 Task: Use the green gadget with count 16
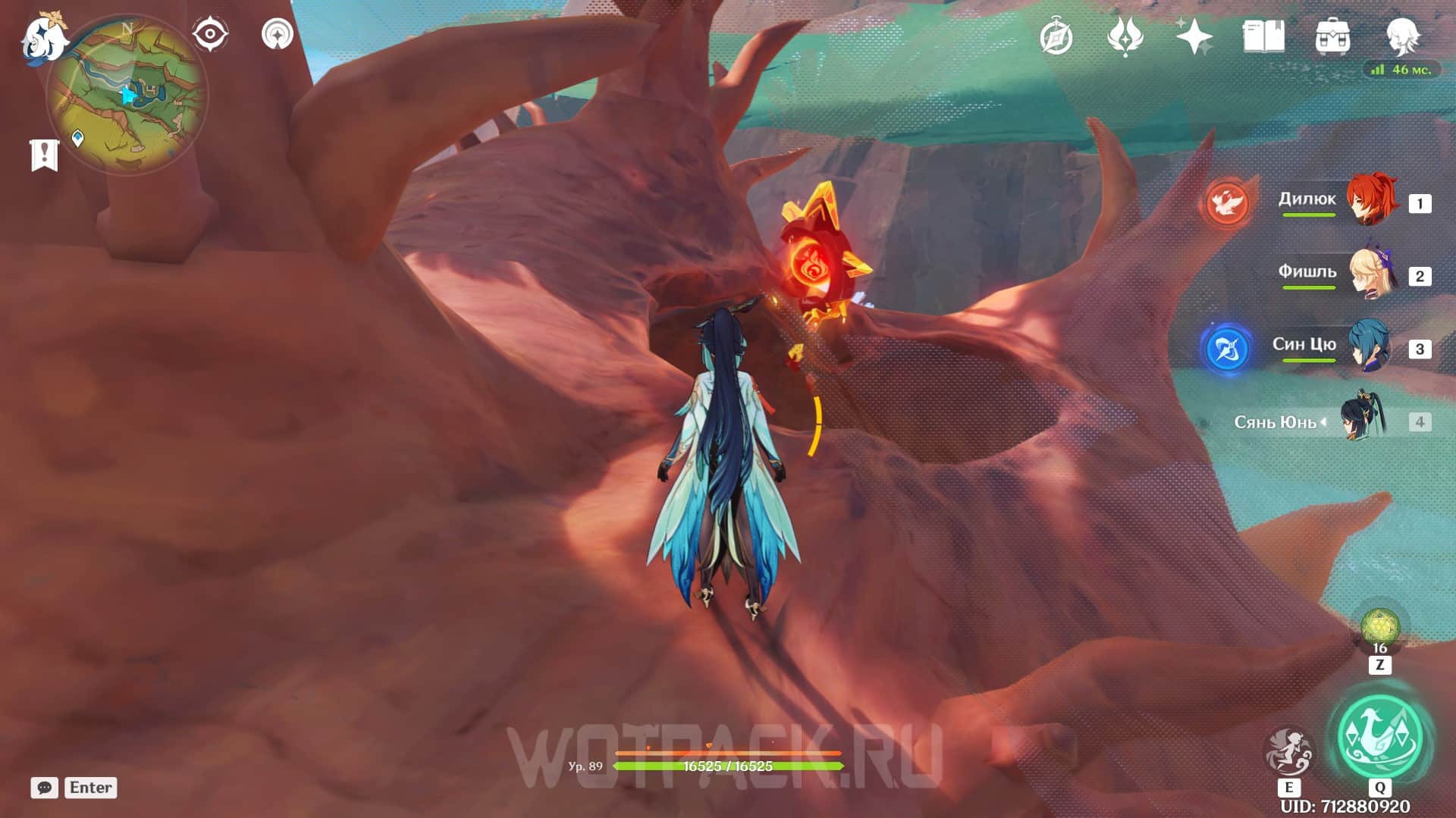(1379, 628)
